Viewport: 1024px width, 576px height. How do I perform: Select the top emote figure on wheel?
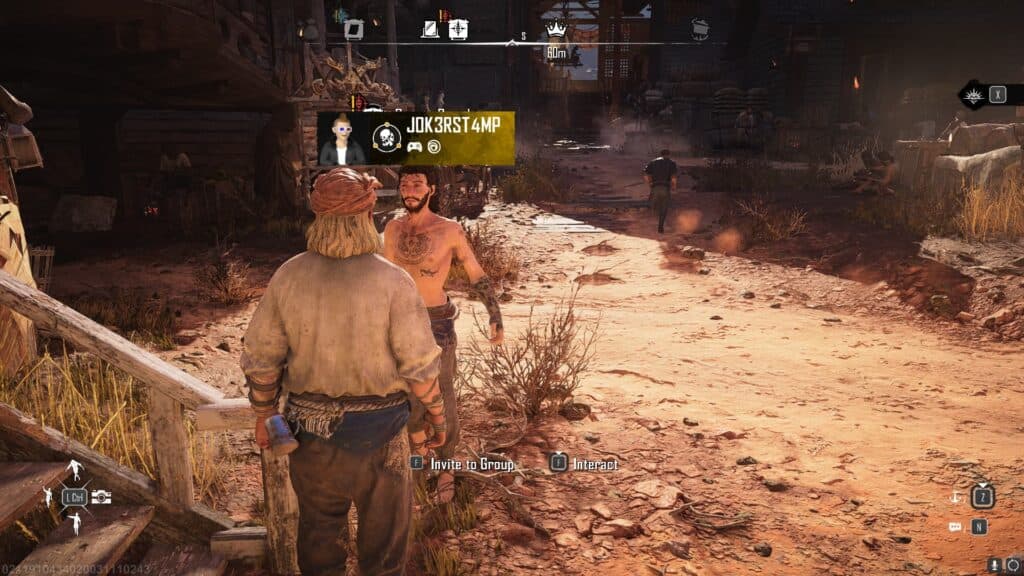click(x=74, y=470)
